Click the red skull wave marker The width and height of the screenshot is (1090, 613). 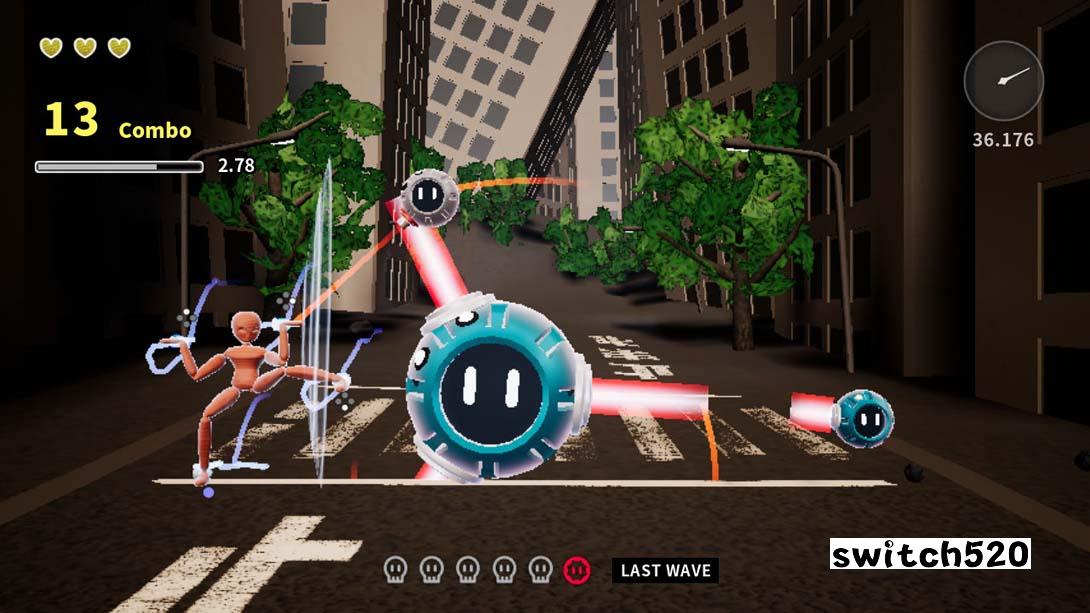[x=576, y=570]
